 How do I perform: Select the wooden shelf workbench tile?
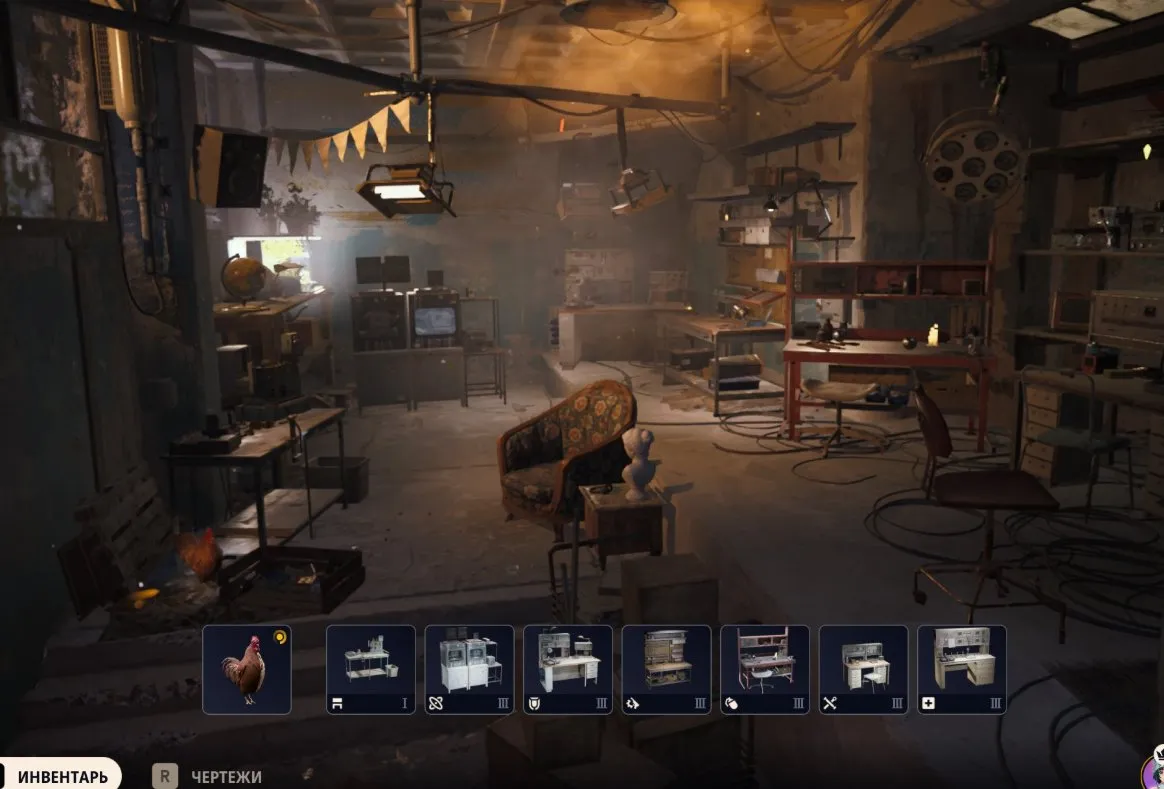pyautogui.click(x=666, y=669)
